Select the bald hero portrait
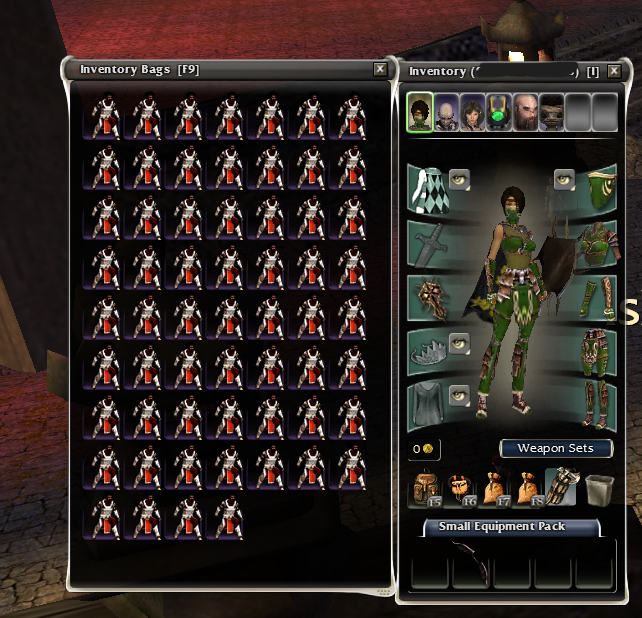The width and height of the screenshot is (642, 618). tap(446, 111)
